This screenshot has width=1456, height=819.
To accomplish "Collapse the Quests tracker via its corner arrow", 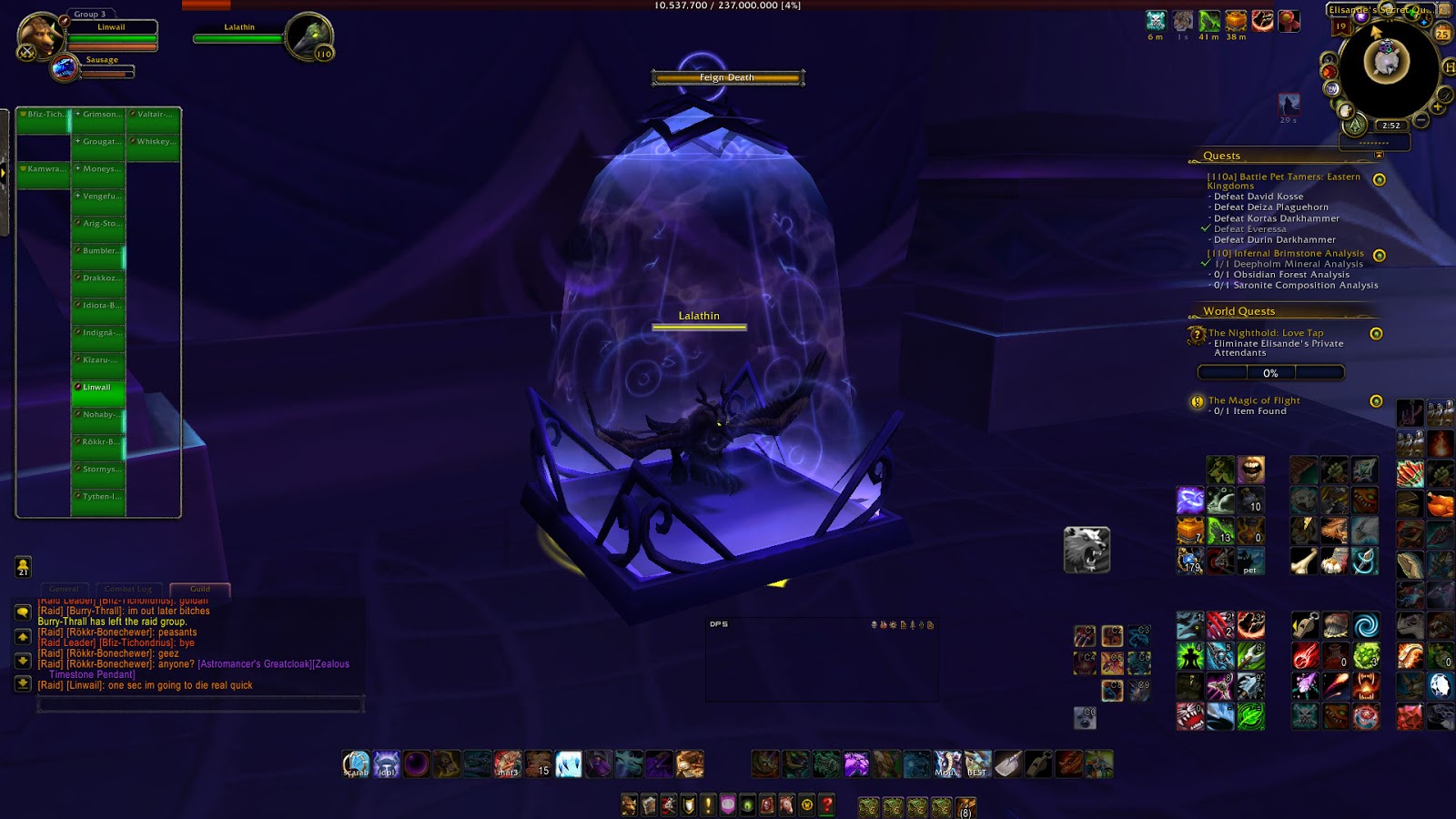I will tap(1377, 154).
